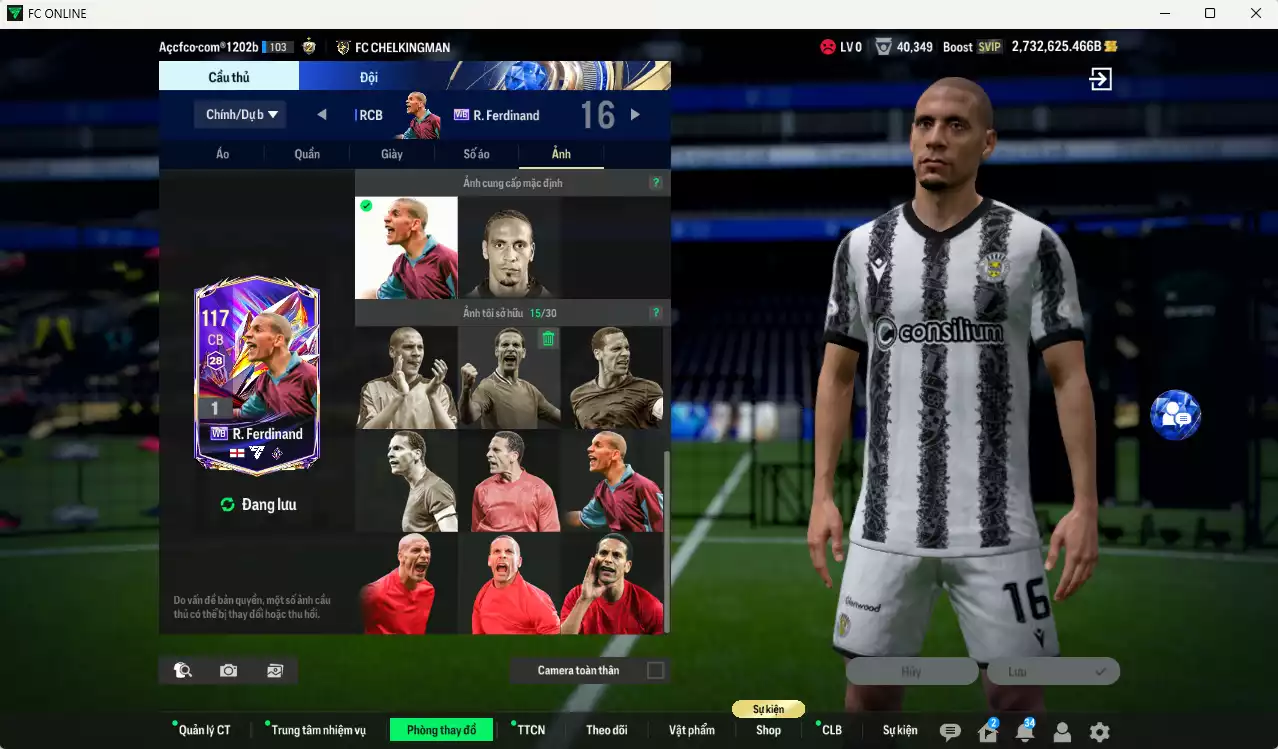Switch to the Quần tab
1278x749 pixels.
(307, 154)
